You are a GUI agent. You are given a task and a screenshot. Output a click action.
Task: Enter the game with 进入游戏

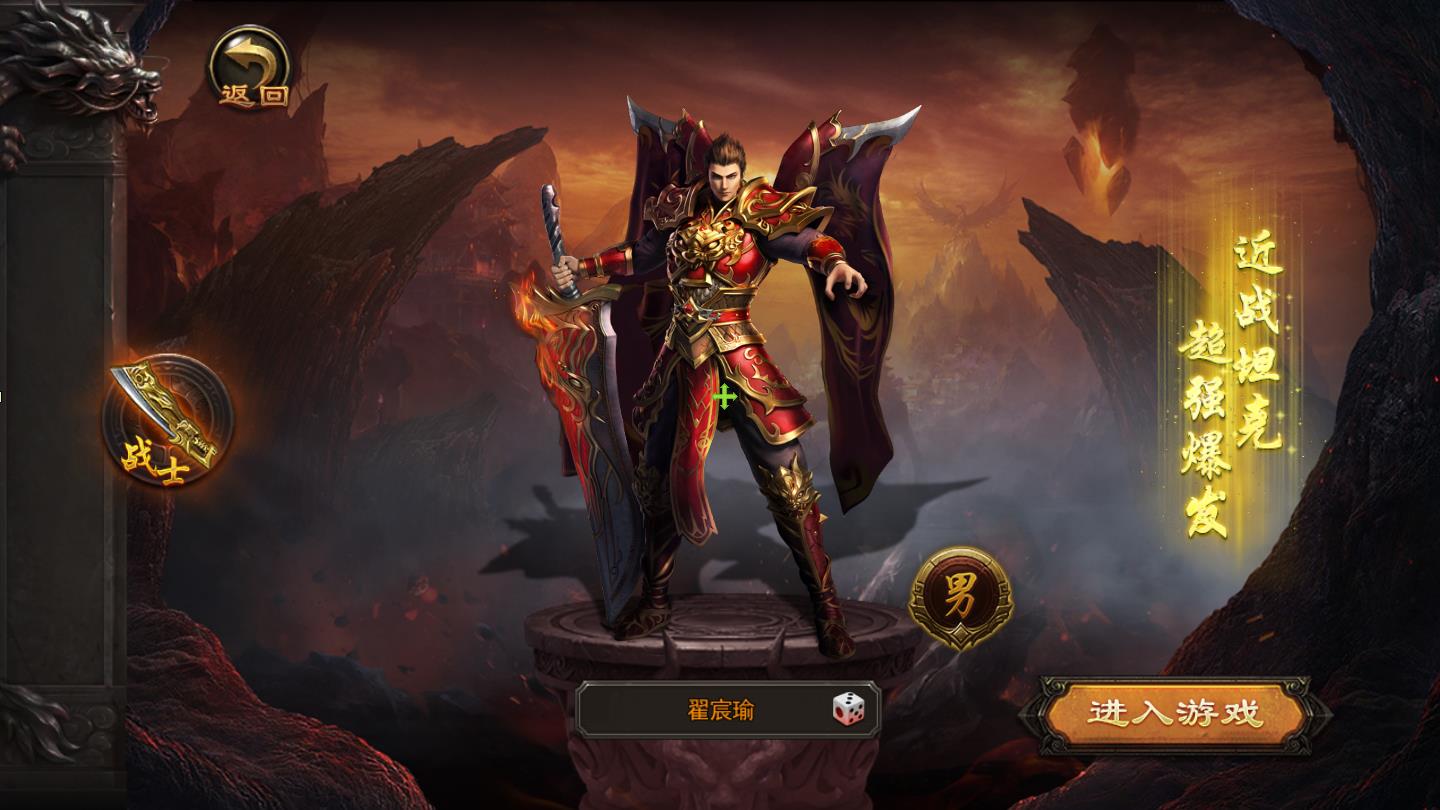(1175, 714)
